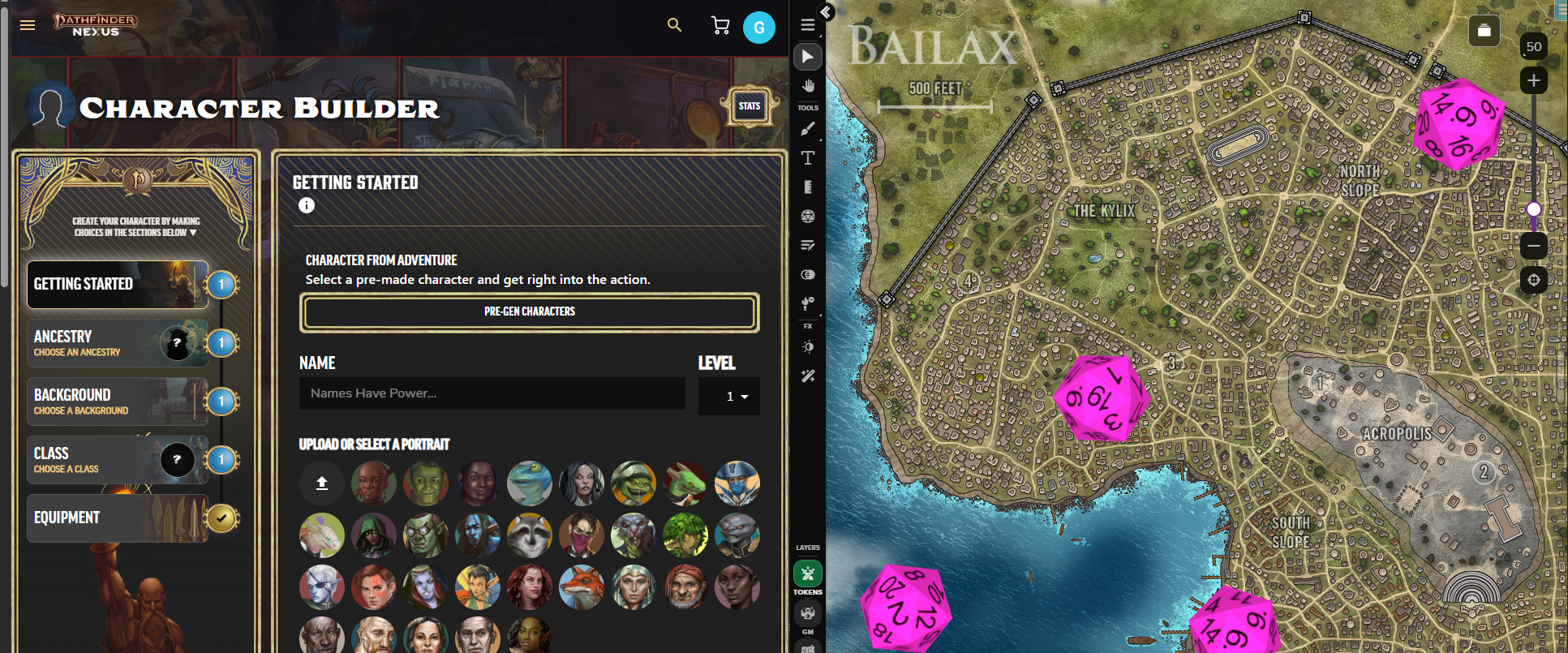Open the character Level dropdown

pyautogui.click(x=728, y=396)
